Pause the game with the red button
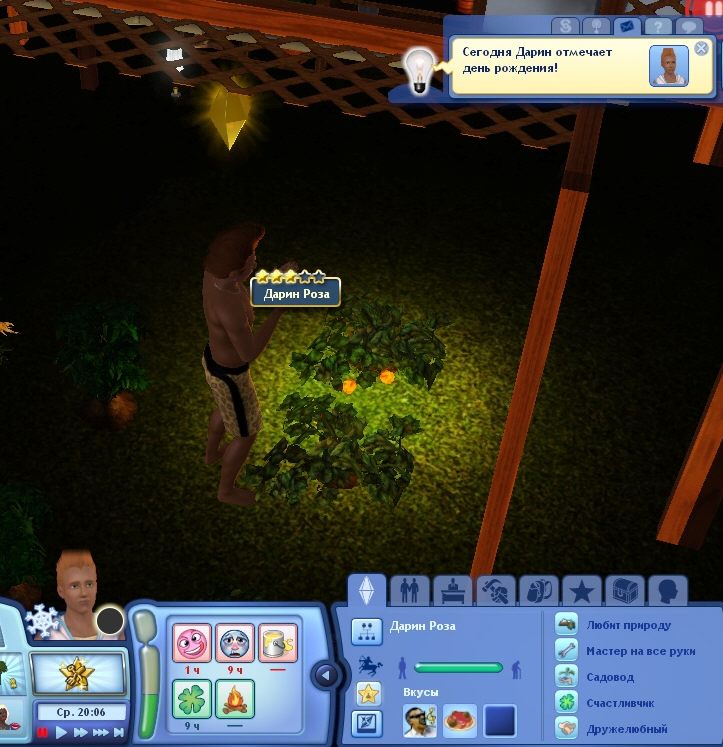723x747 pixels. tap(43, 733)
